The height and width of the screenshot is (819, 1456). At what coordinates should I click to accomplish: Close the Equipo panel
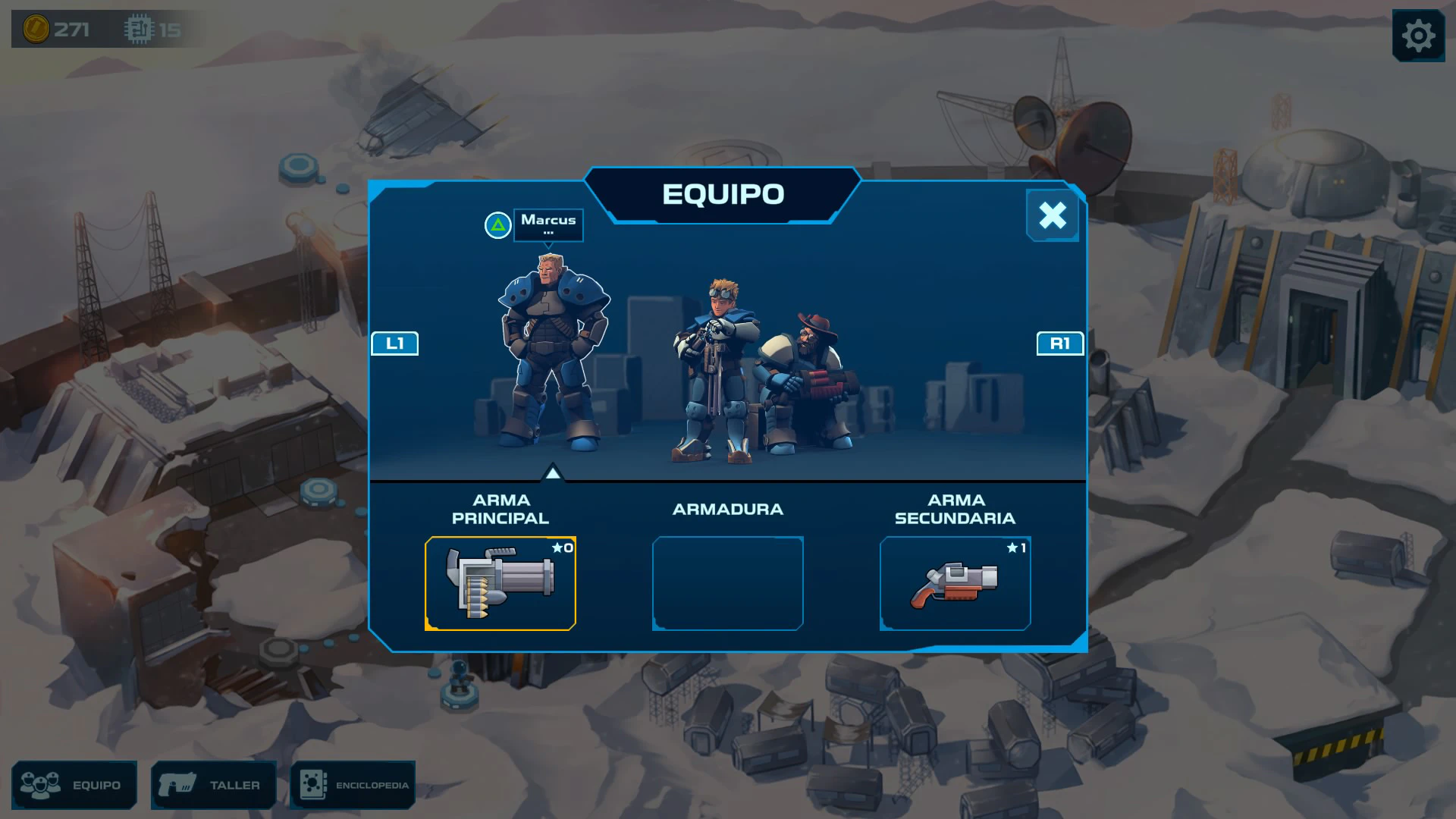coord(1052,215)
